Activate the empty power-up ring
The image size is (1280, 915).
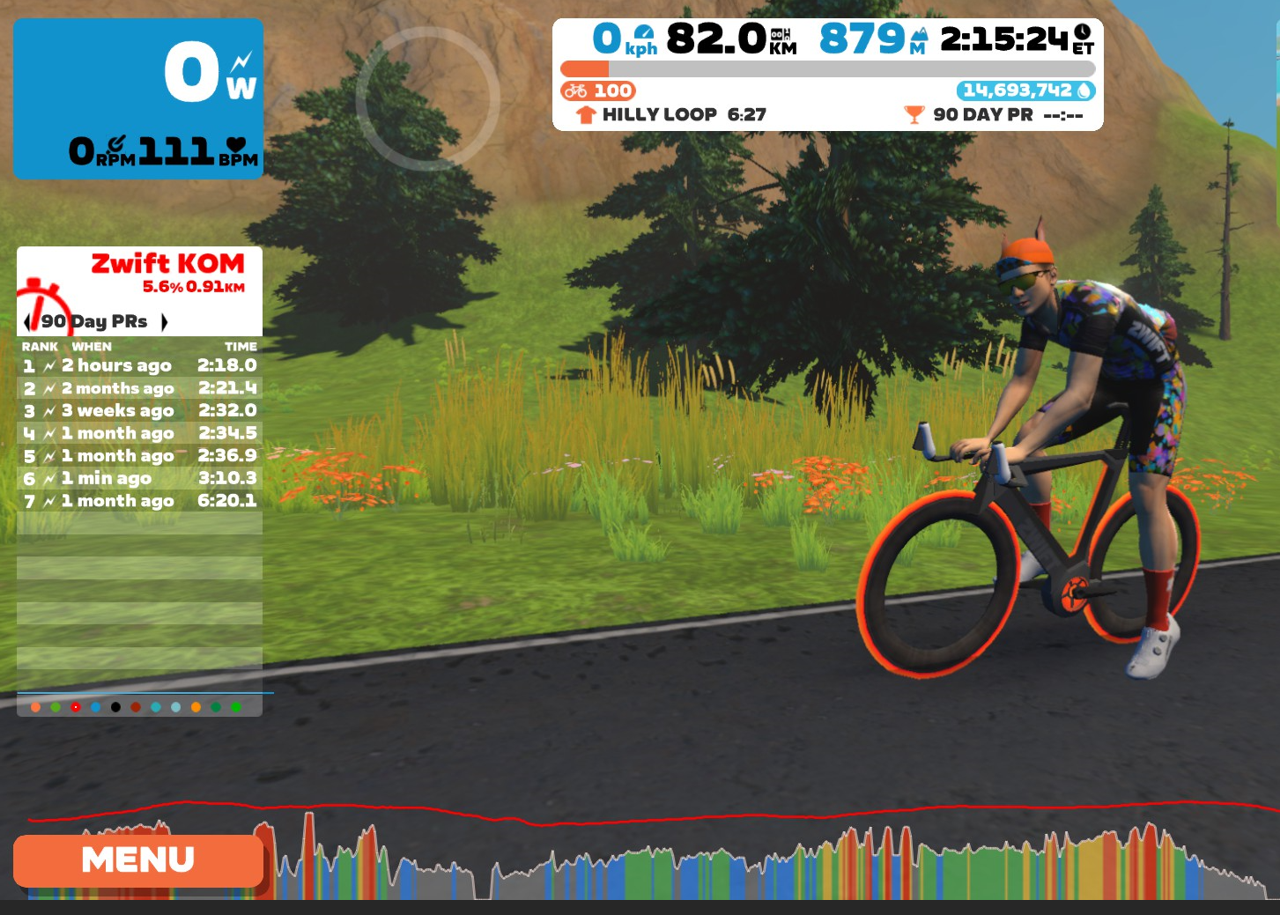point(427,98)
